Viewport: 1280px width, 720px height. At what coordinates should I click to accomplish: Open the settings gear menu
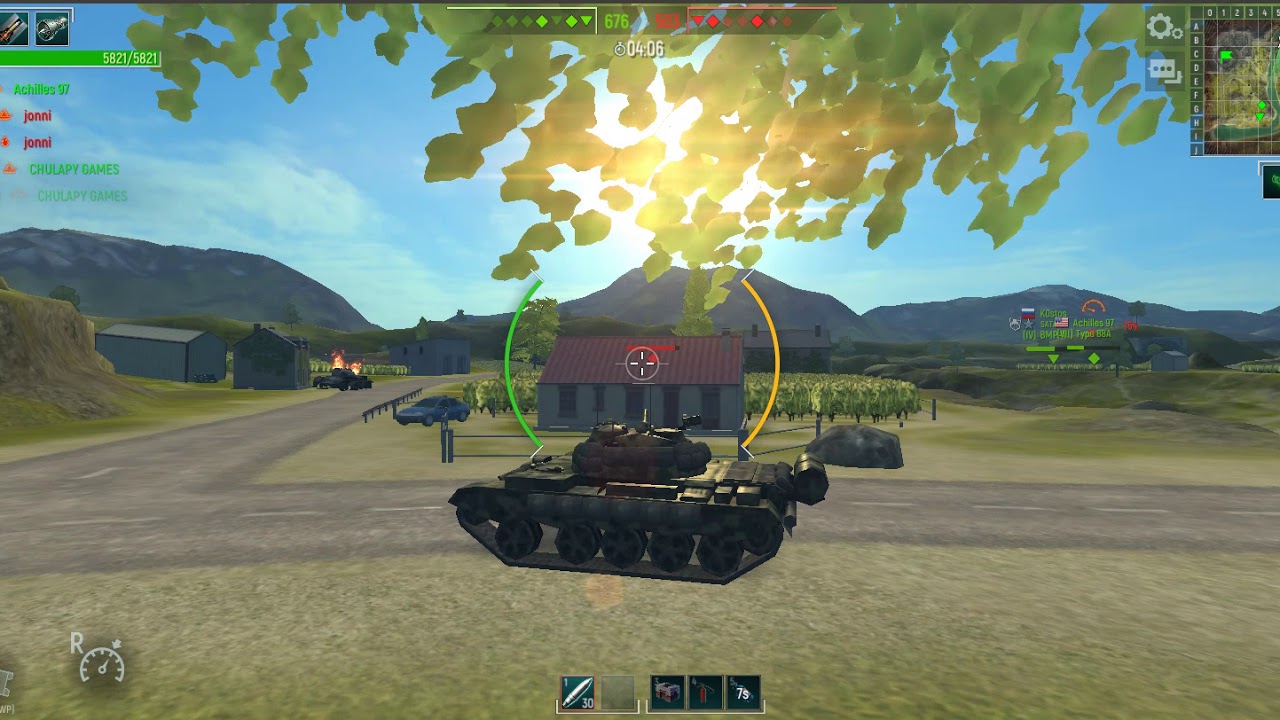click(1164, 27)
